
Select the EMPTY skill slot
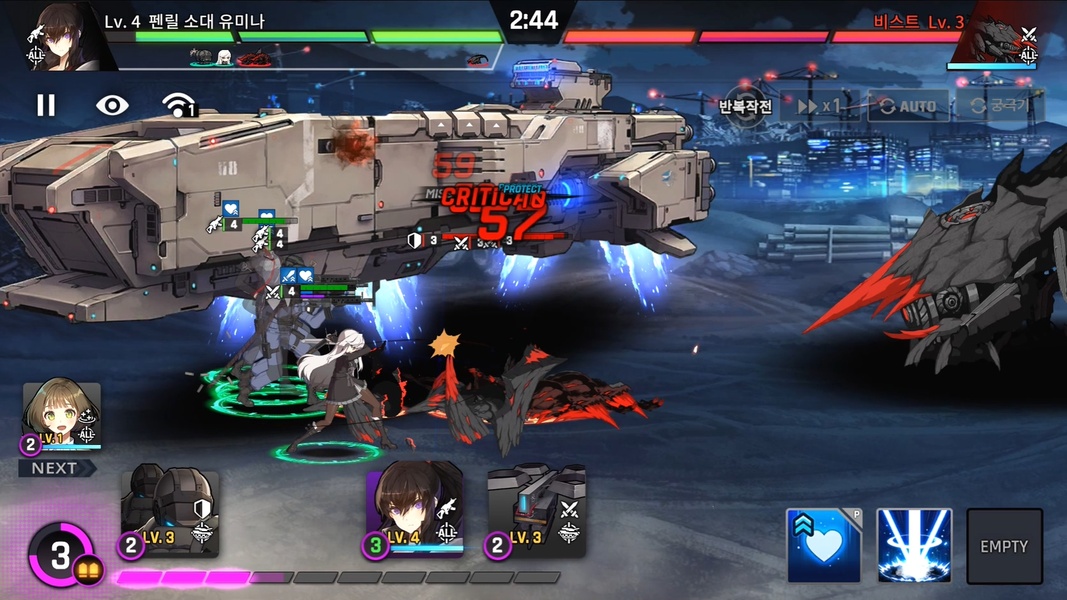(x=1004, y=546)
